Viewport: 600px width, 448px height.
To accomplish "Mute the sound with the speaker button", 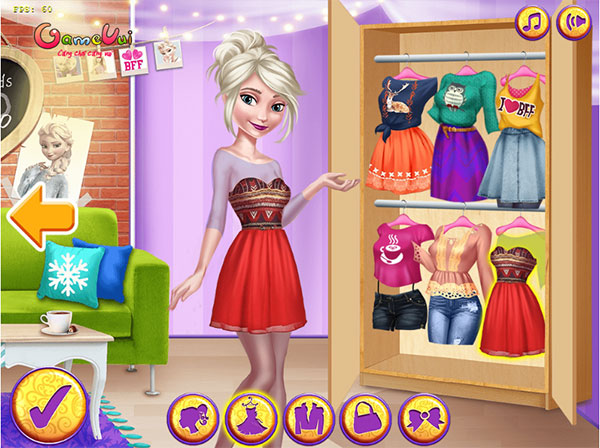I will [573, 23].
